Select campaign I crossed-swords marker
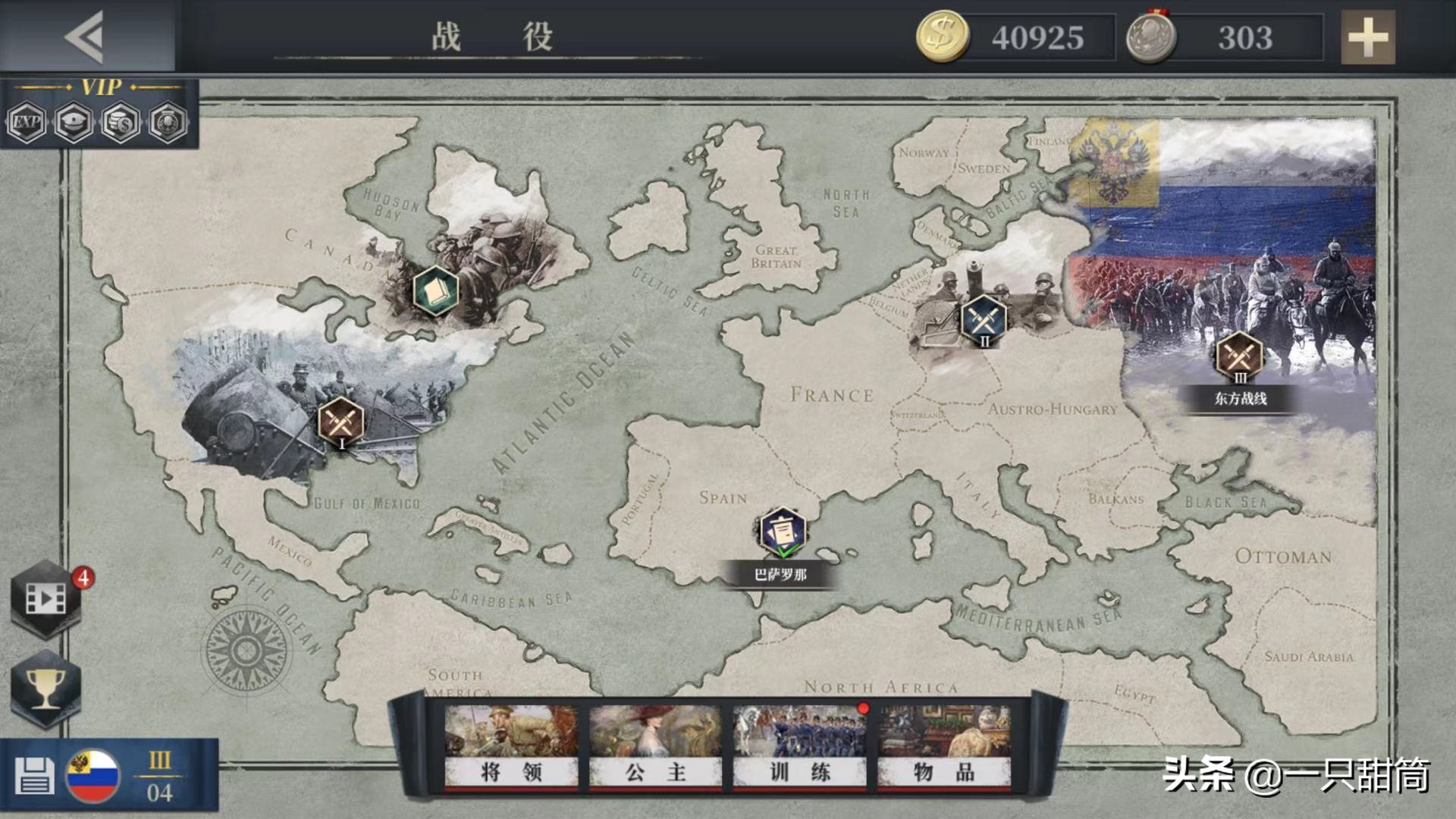Image resolution: width=1456 pixels, height=819 pixels. pyautogui.click(x=340, y=422)
